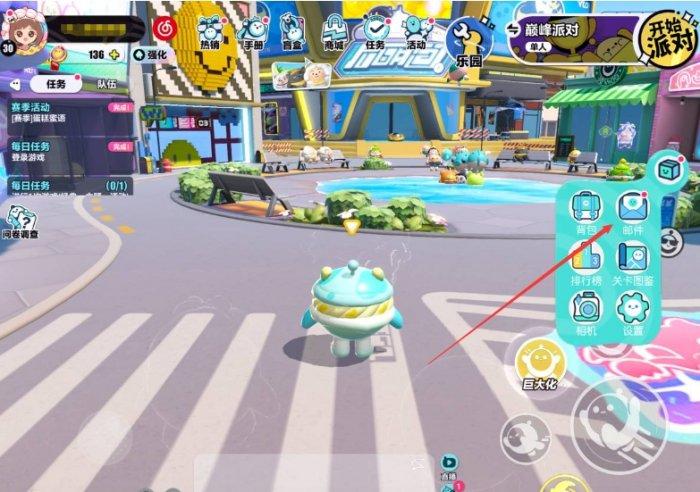Image resolution: width=700 pixels, height=492 pixels.
Task: Open the 热销 hot sale icon
Action: coord(210,32)
